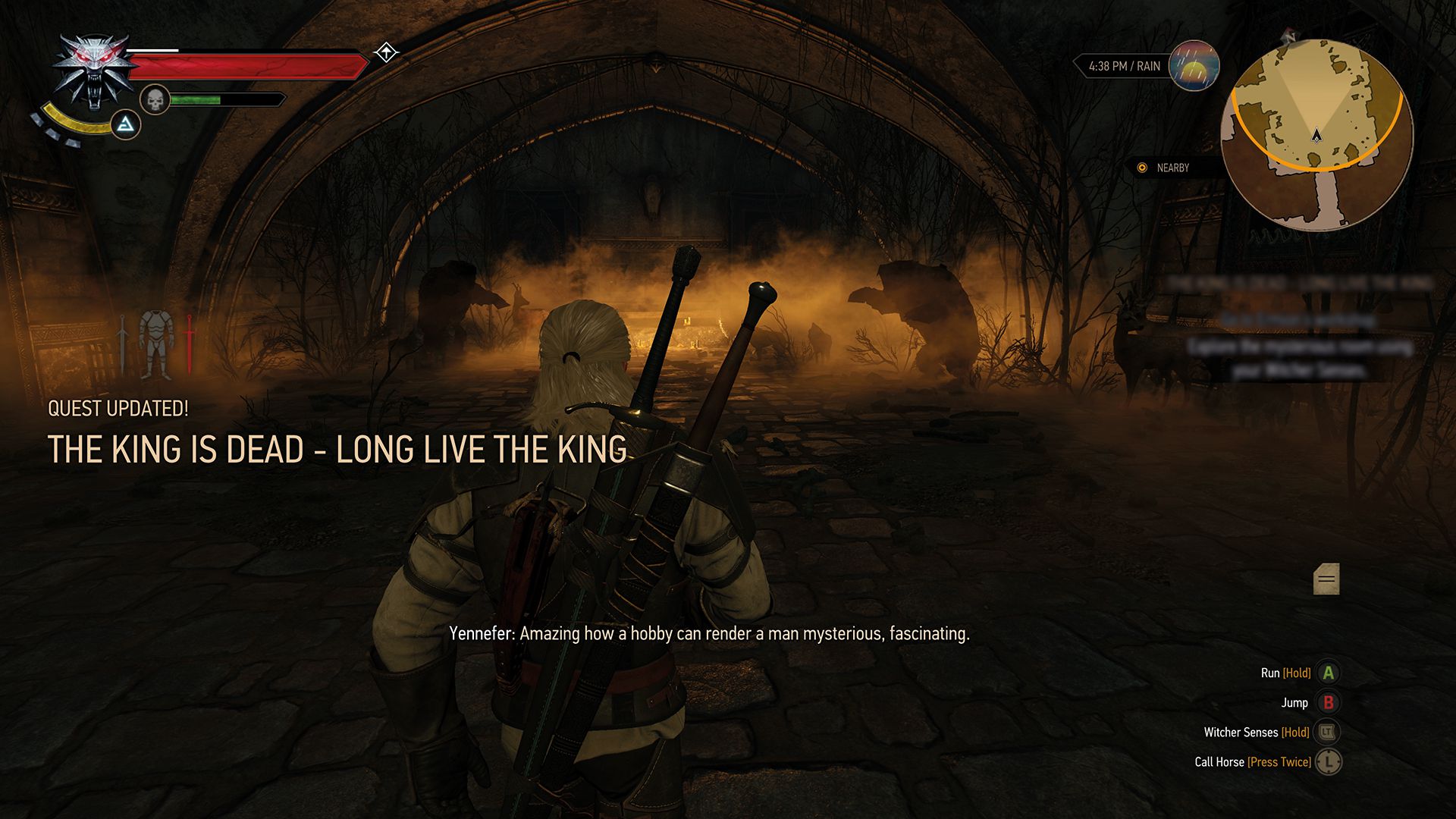Toggle Call Horse with the L prompt
The height and width of the screenshot is (819, 1456).
[x=1328, y=762]
